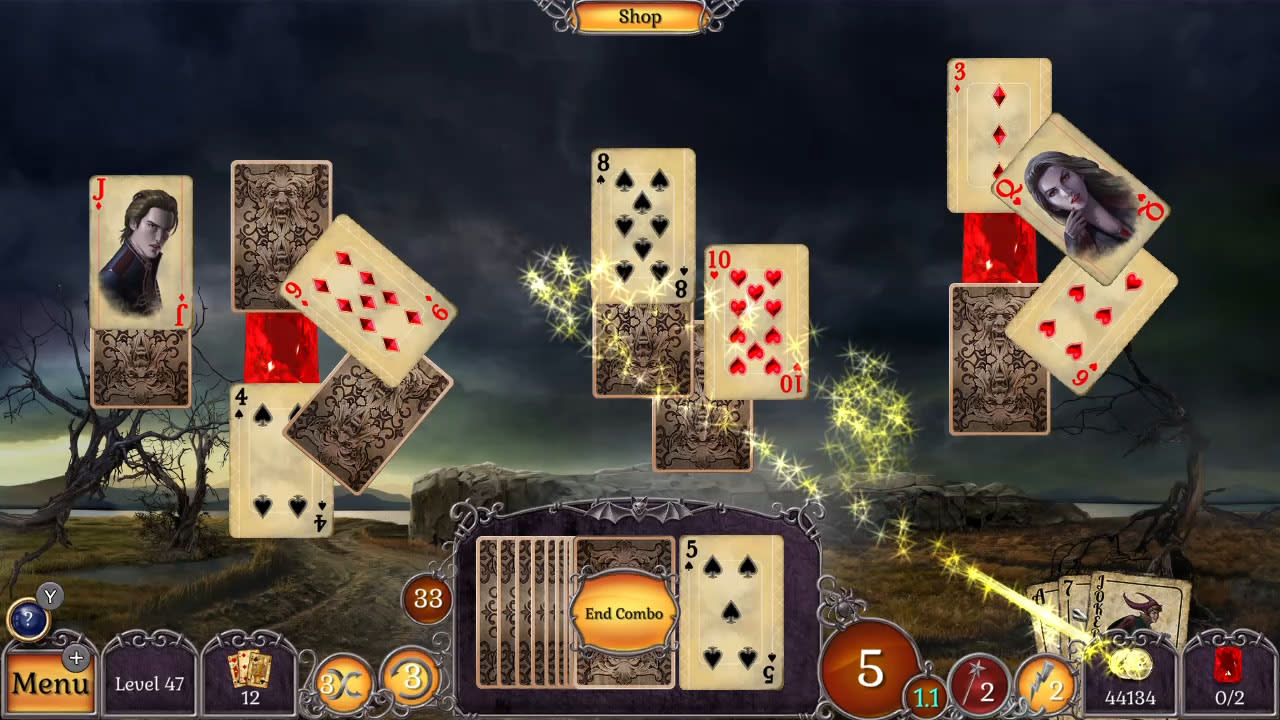Click the combo counter orb showing 33
The width and height of the screenshot is (1280, 720).
point(427,602)
